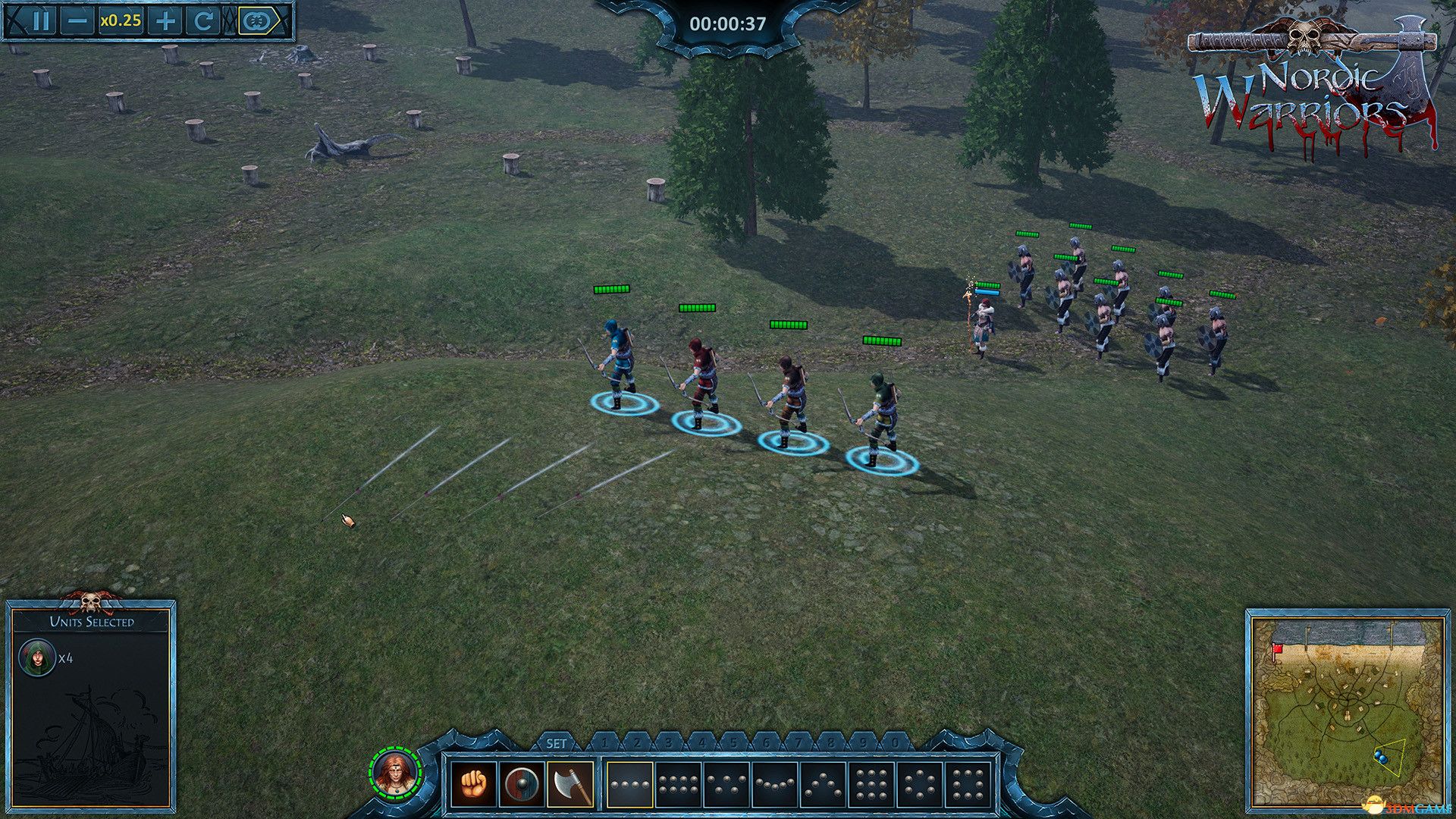This screenshot has width=1456, height=819.
Task: Increase game speed with the plus button
Action: [164, 20]
